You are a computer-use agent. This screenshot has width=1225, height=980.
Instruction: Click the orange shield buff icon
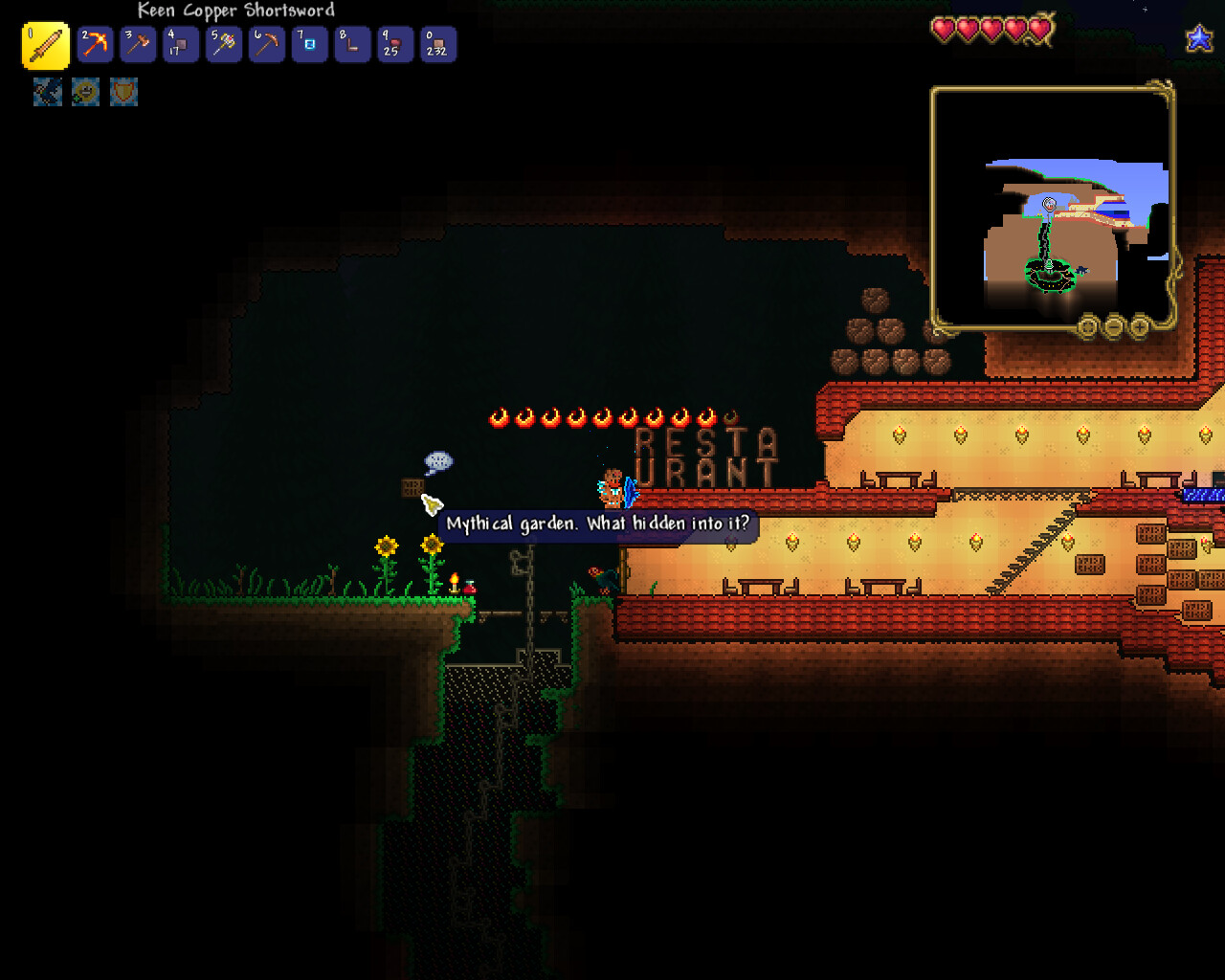pyautogui.click(x=123, y=92)
